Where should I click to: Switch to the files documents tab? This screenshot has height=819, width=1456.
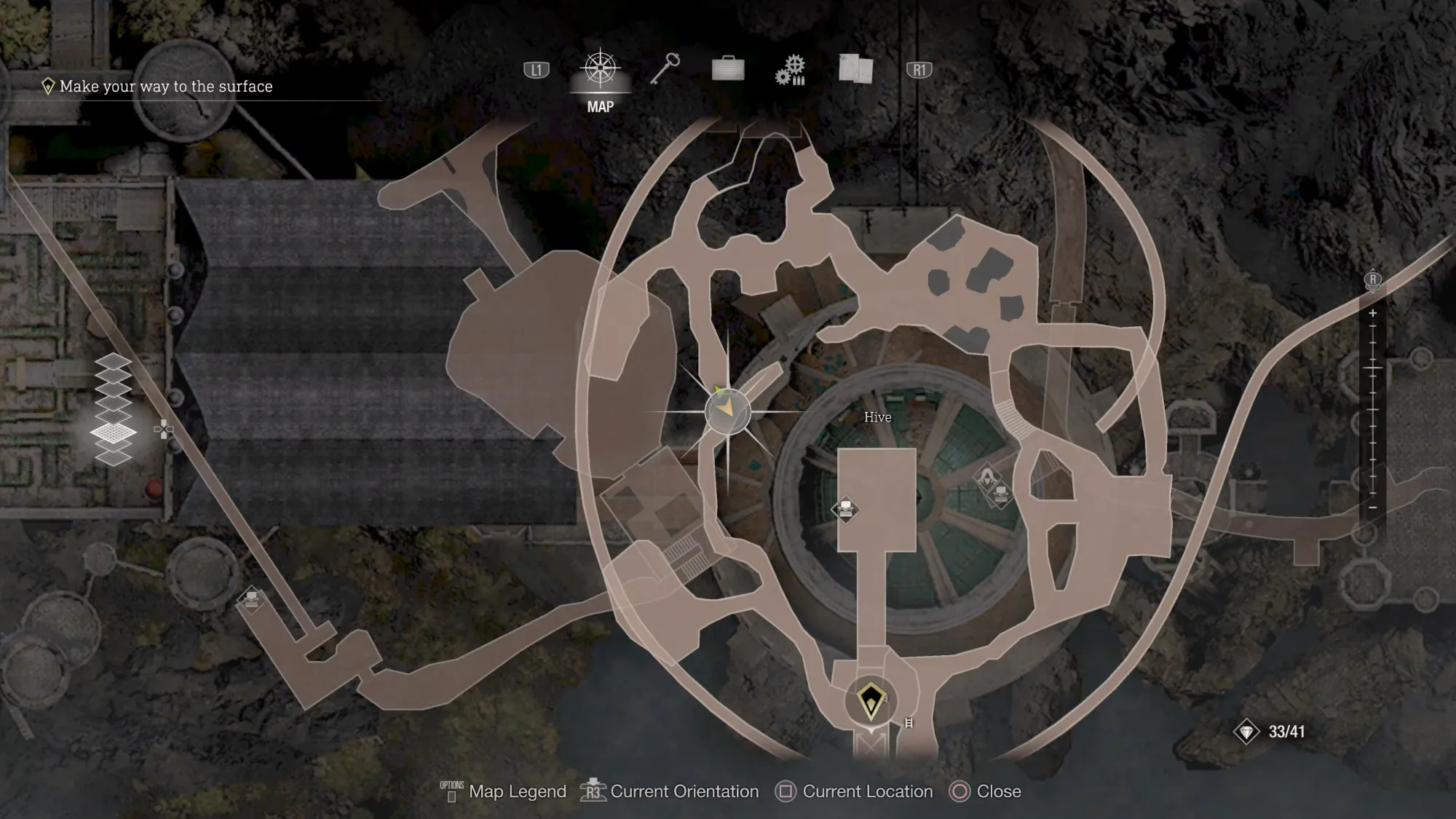[855, 69]
